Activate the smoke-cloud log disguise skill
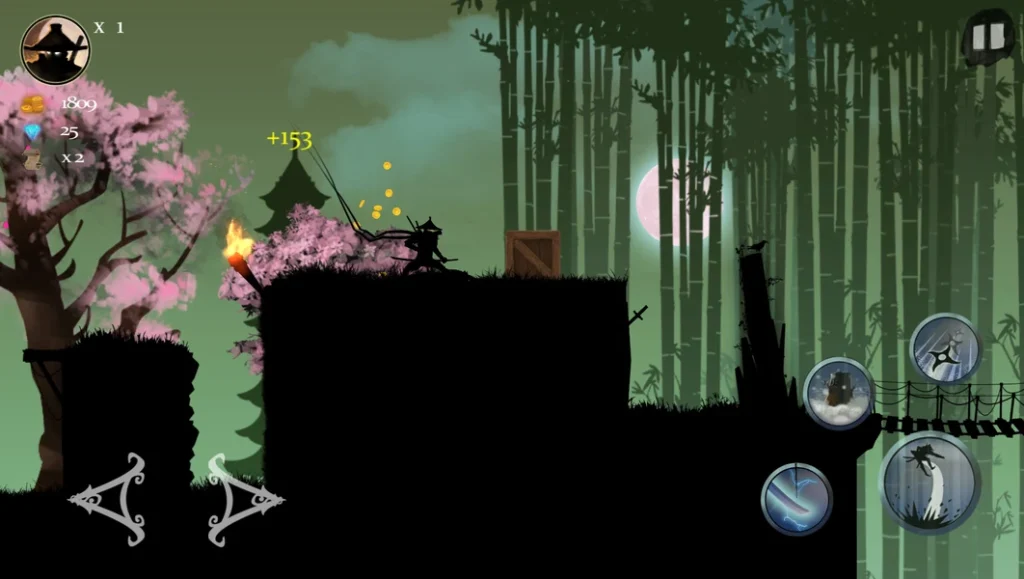 click(x=838, y=393)
